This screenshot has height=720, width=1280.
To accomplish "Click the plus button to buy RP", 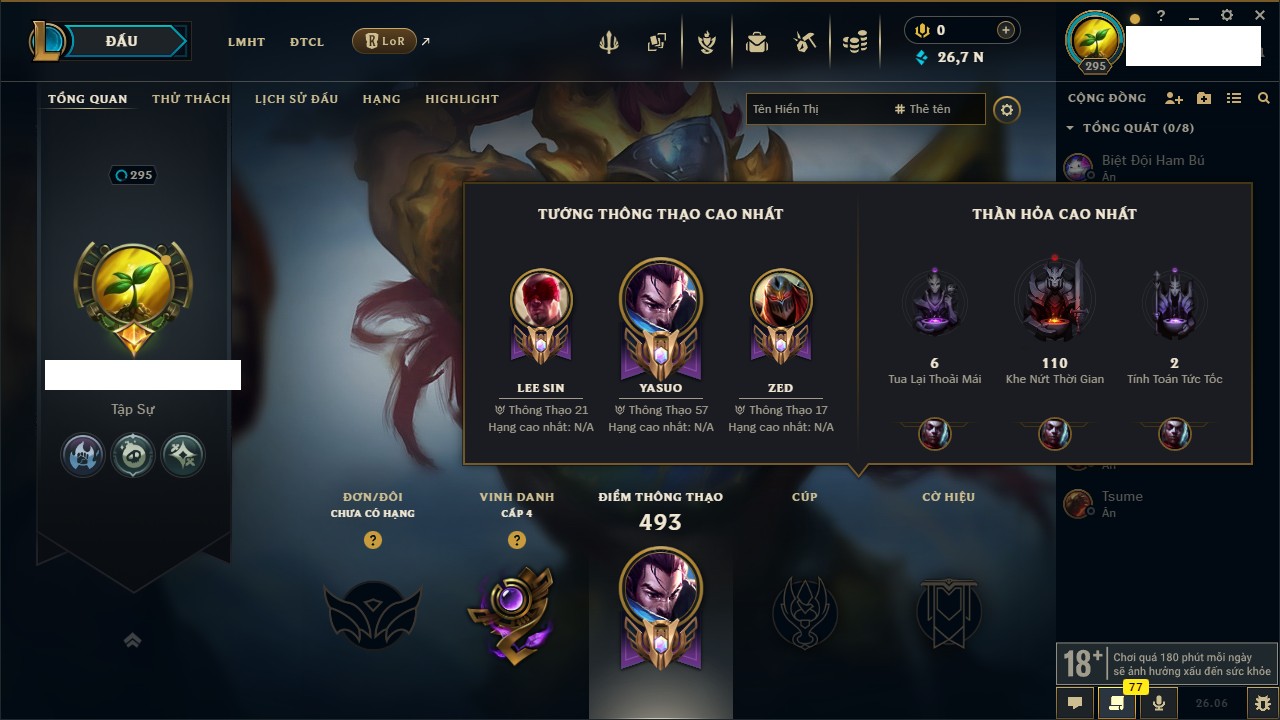I will tap(1005, 30).
